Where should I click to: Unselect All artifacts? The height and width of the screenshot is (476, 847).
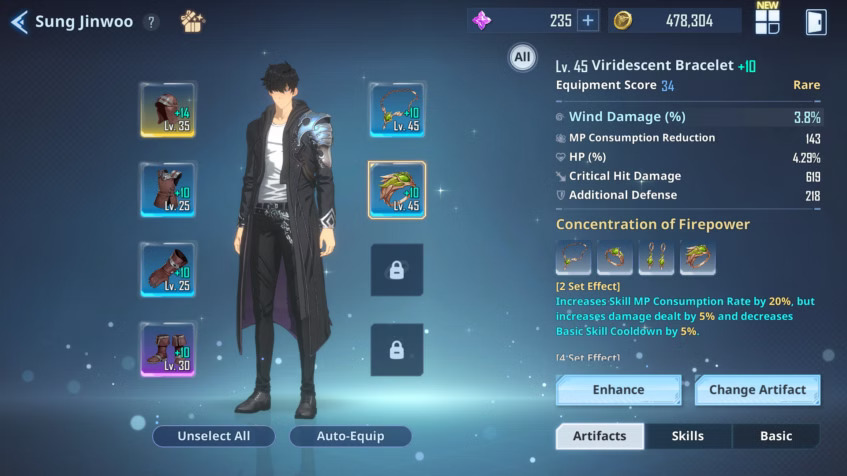(x=213, y=436)
